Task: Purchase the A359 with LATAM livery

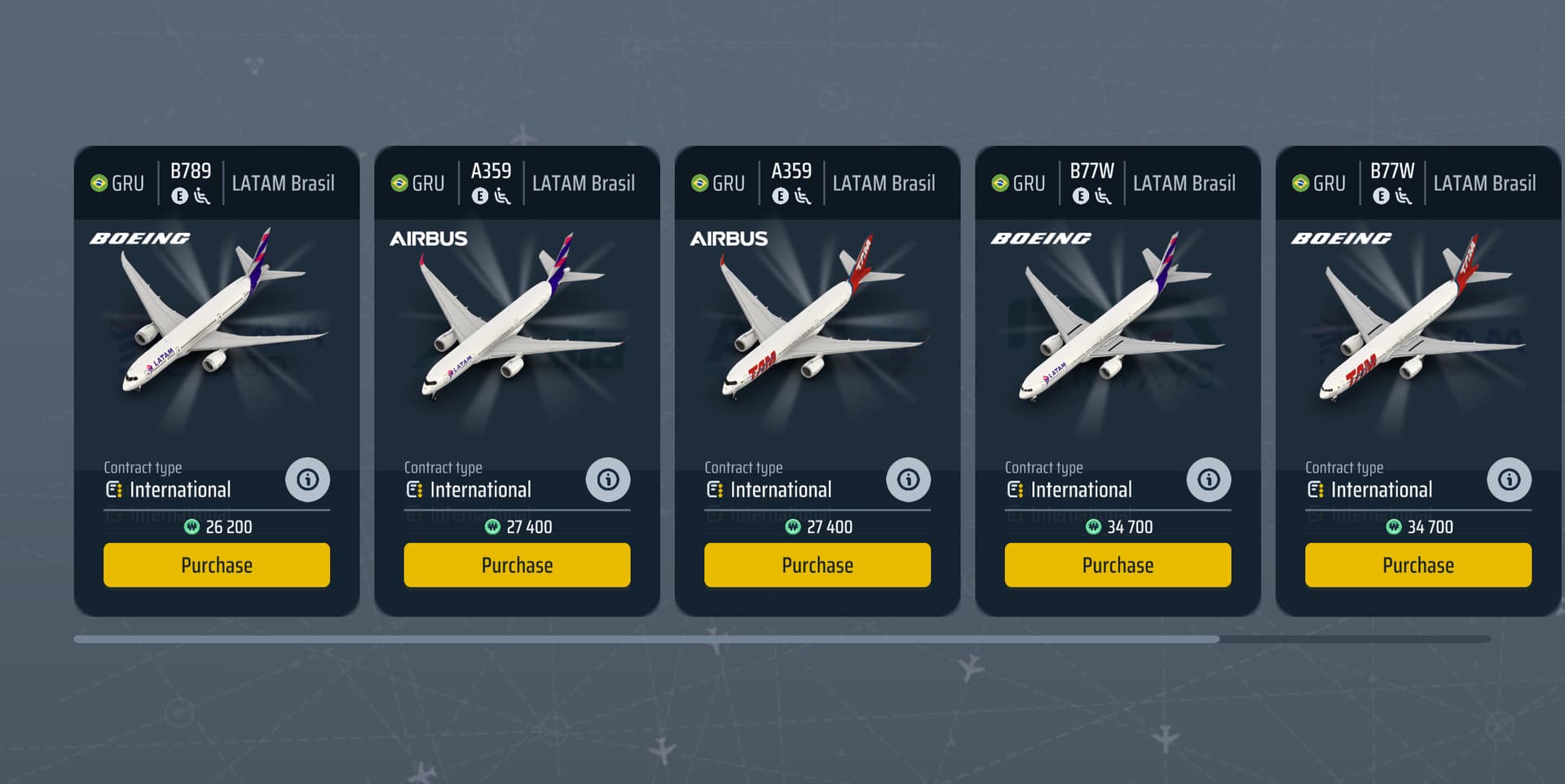Action: coord(517,565)
